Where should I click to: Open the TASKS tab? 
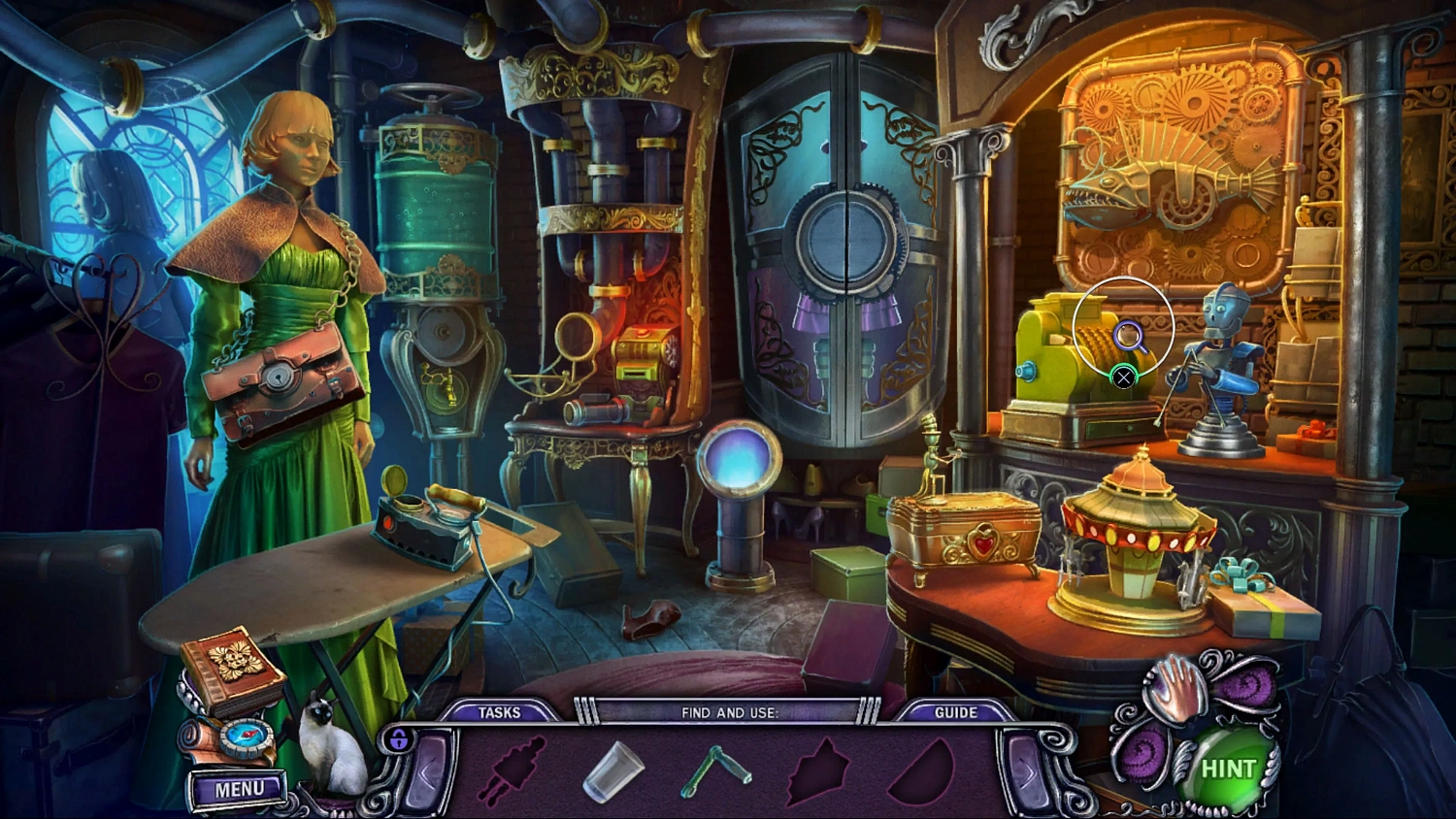tap(501, 711)
